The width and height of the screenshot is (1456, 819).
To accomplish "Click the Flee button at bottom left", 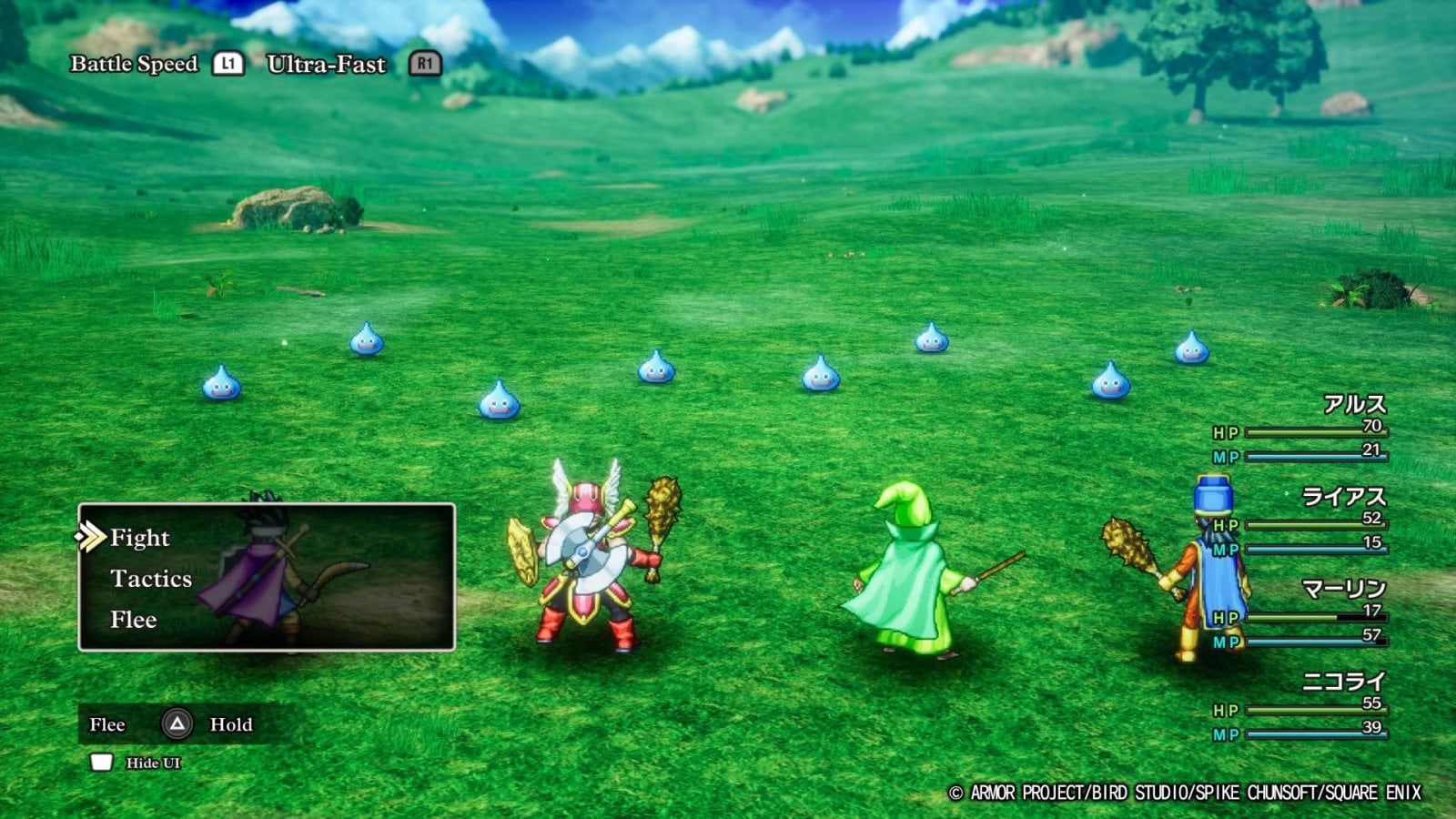I will pos(109,725).
